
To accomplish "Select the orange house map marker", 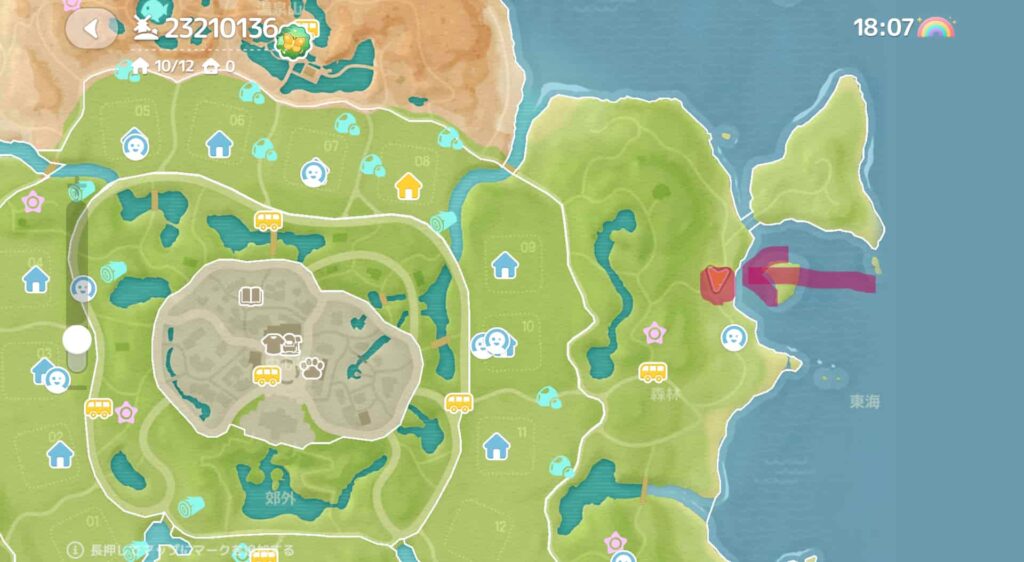I will point(408,186).
